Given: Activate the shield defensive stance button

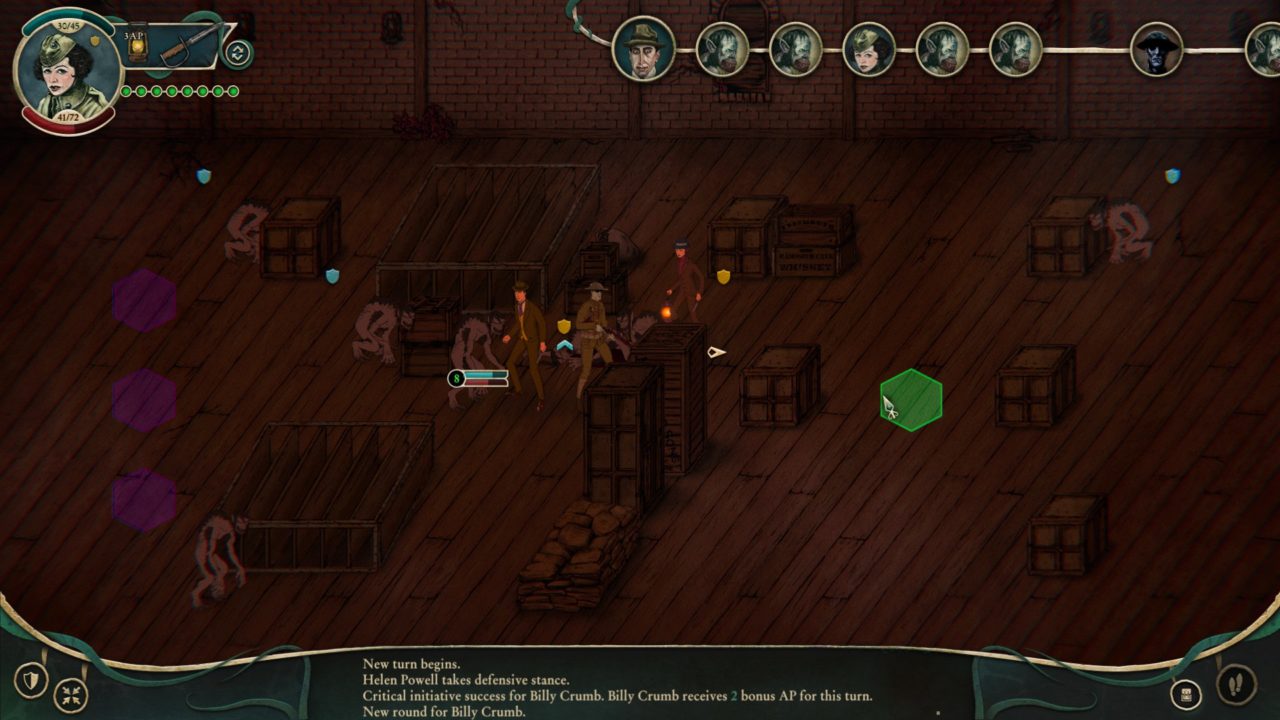Looking at the screenshot, I should click(x=32, y=681).
